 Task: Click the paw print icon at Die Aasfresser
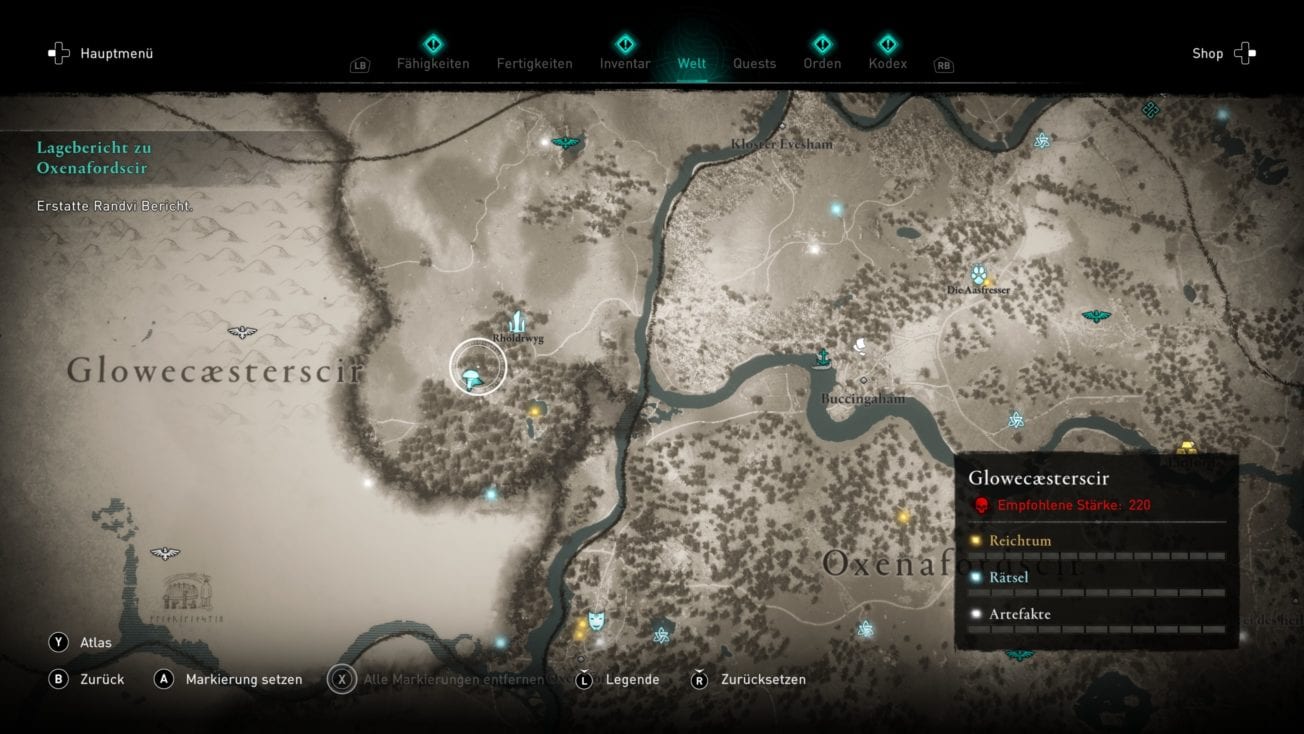(978, 275)
